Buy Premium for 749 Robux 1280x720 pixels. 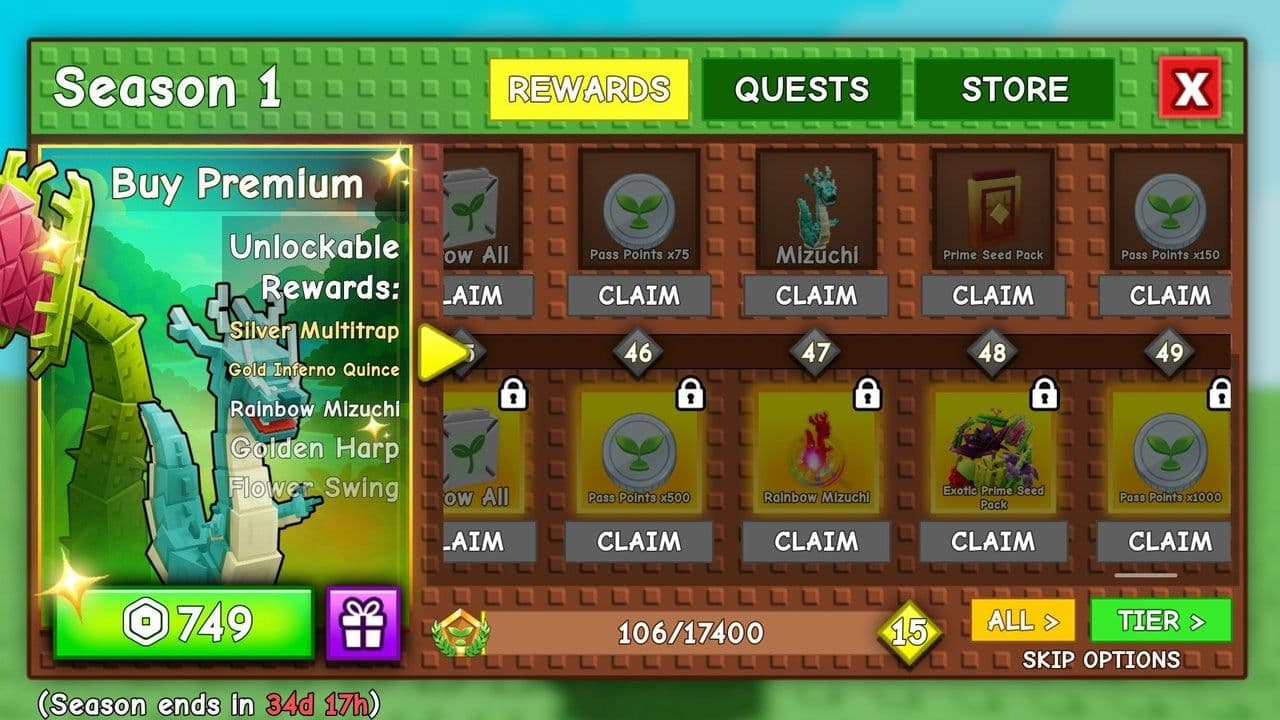point(183,624)
